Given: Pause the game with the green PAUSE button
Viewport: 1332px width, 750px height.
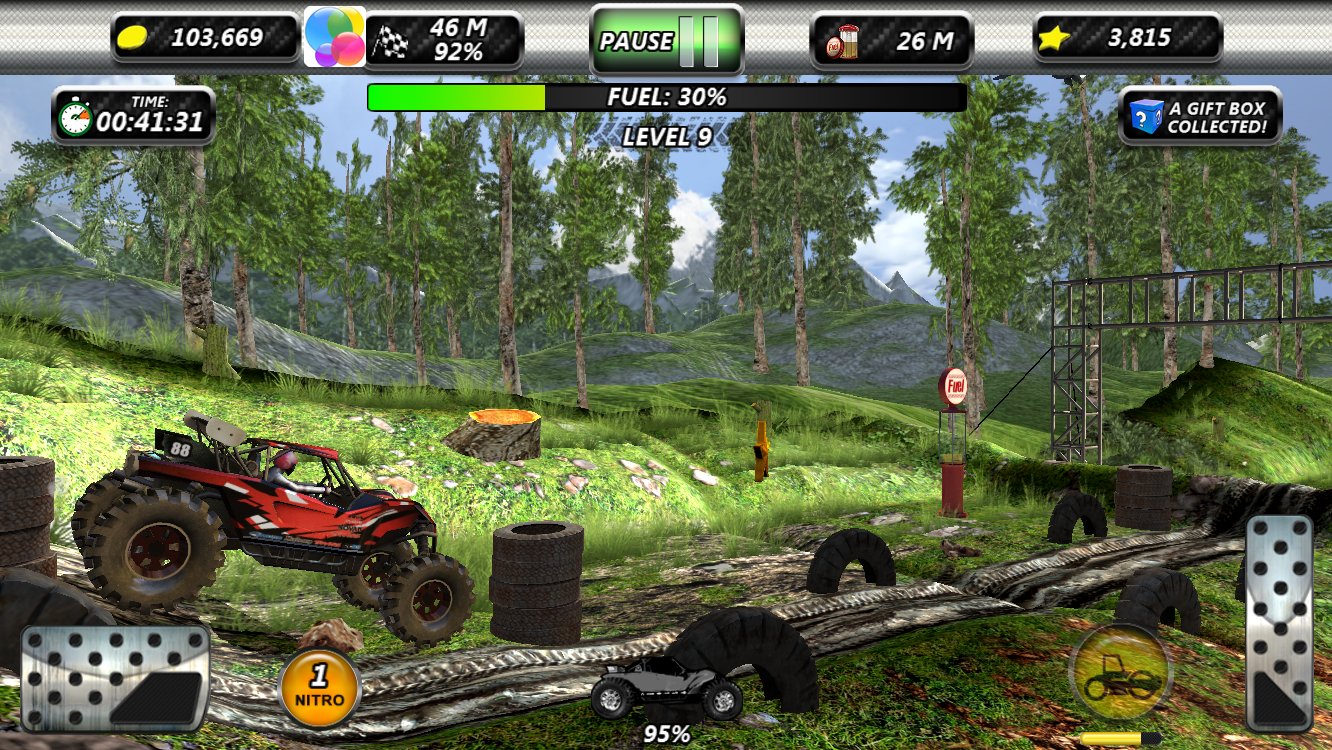Looking at the screenshot, I should click(x=666, y=41).
